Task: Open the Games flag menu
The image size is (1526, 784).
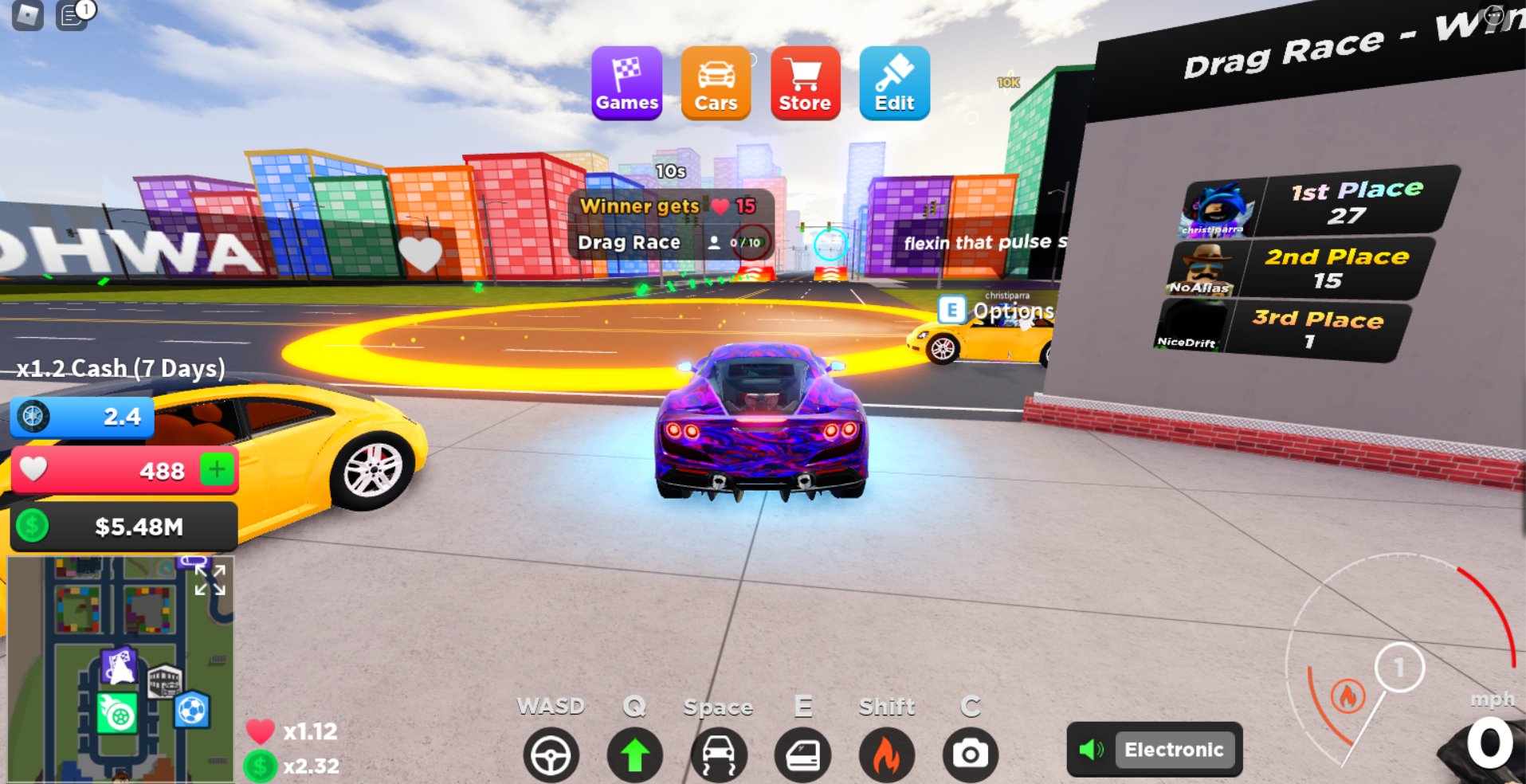Action: pyautogui.click(x=626, y=82)
